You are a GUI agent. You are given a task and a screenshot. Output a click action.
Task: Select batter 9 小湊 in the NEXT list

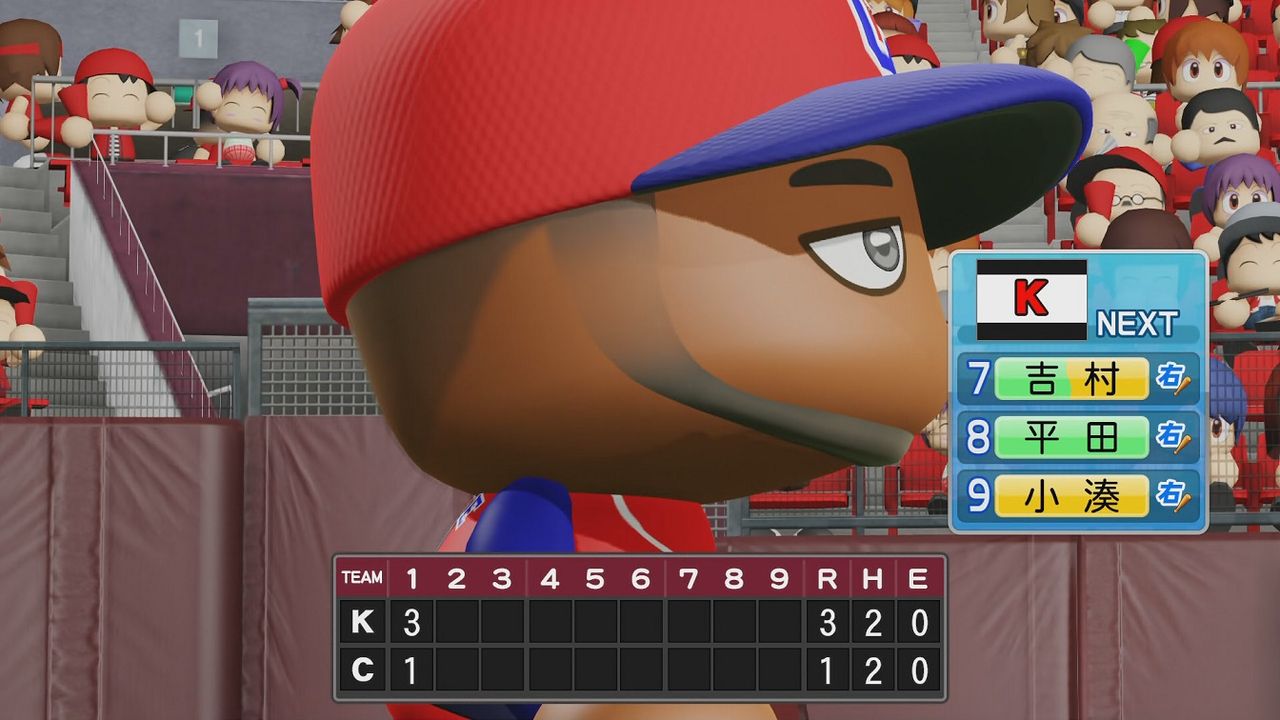pos(1071,496)
